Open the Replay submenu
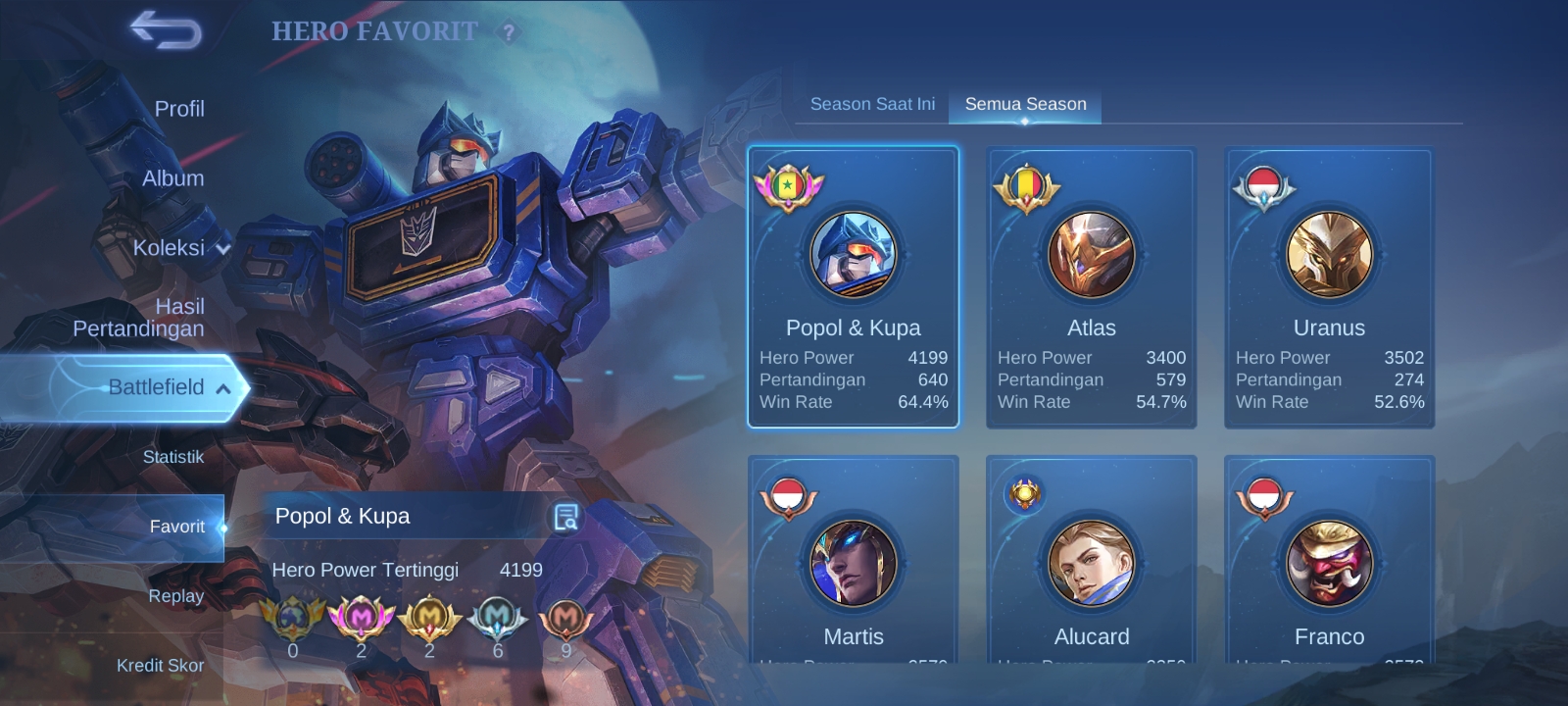This screenshot has height=706, width=1568. click(x=176, y=596)
